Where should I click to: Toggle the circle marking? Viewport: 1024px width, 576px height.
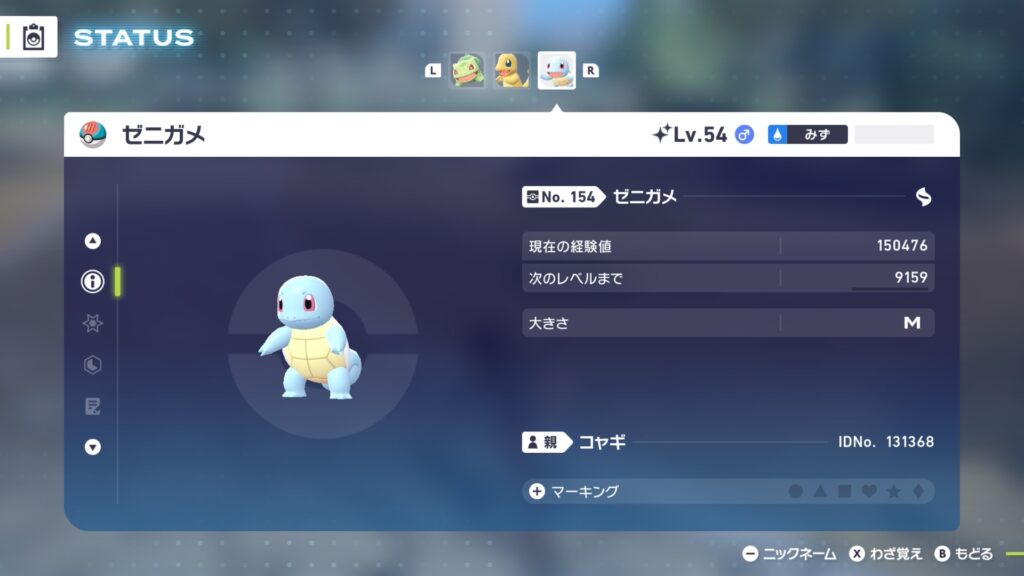click(x=796, y=491)
